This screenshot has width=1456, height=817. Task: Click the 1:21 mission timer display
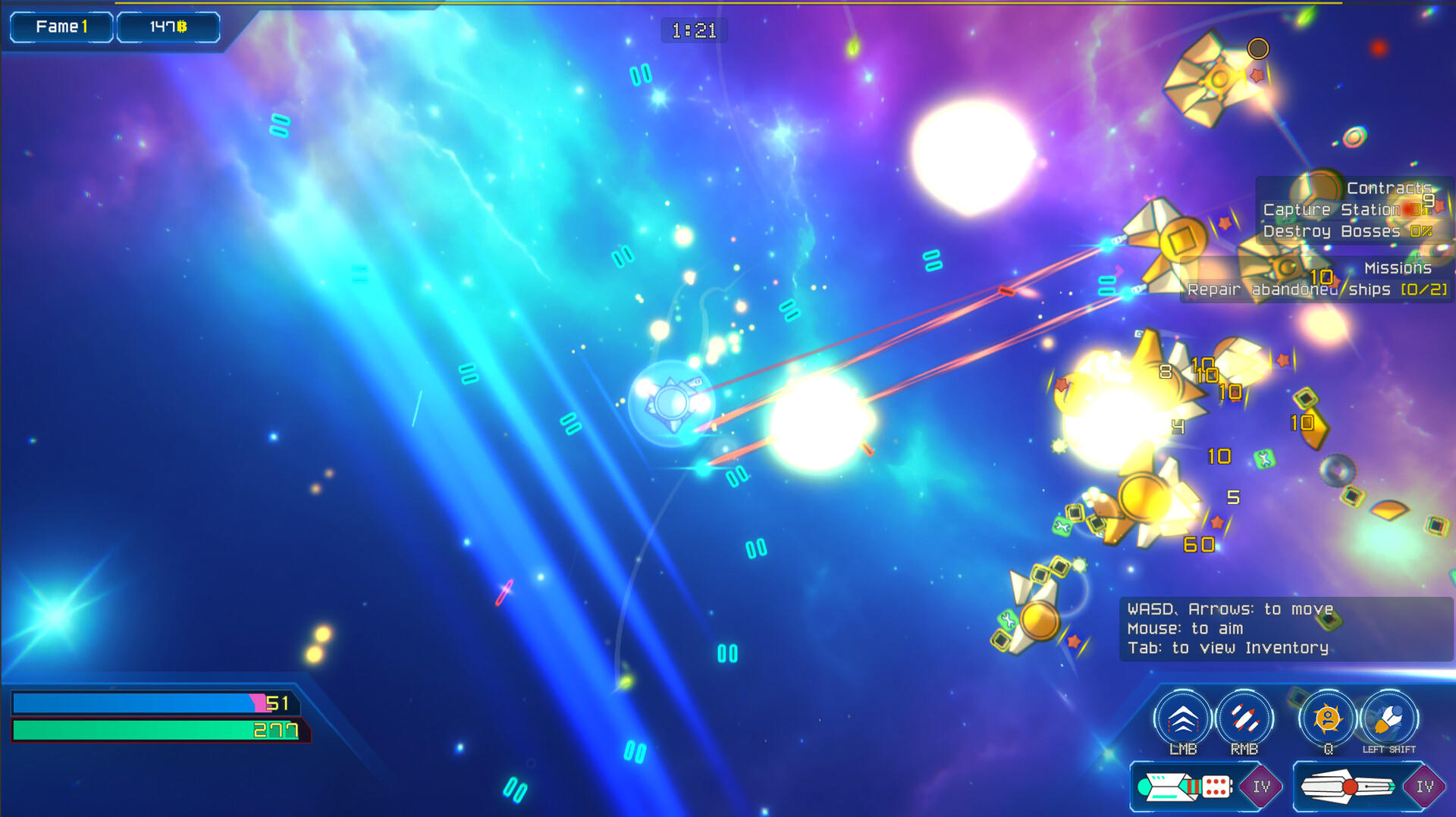(x=694, y=30)
